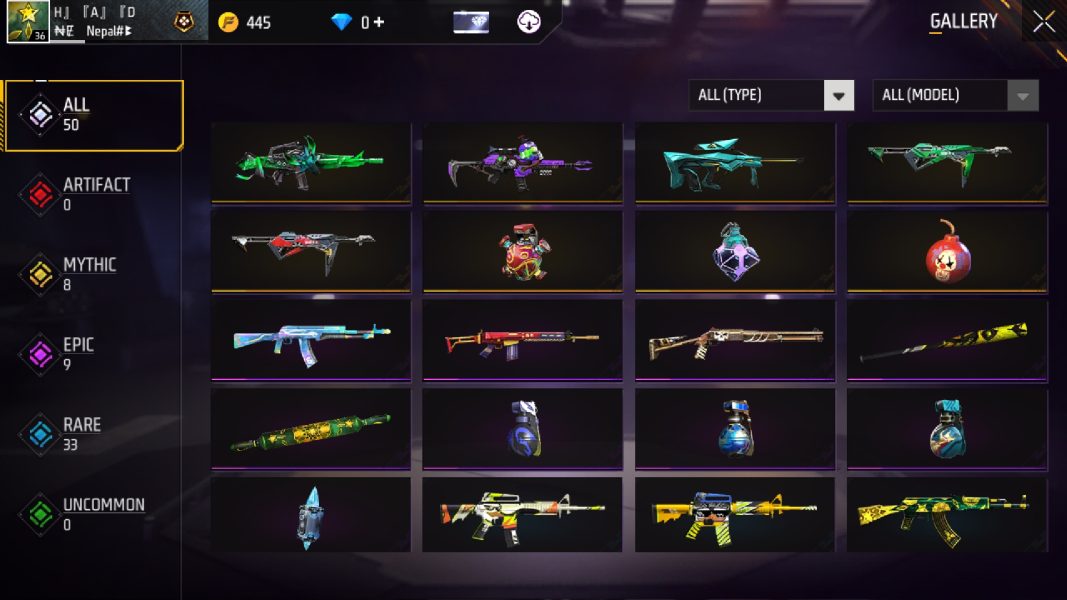Click the gold coin balance icon

[229, 22]
